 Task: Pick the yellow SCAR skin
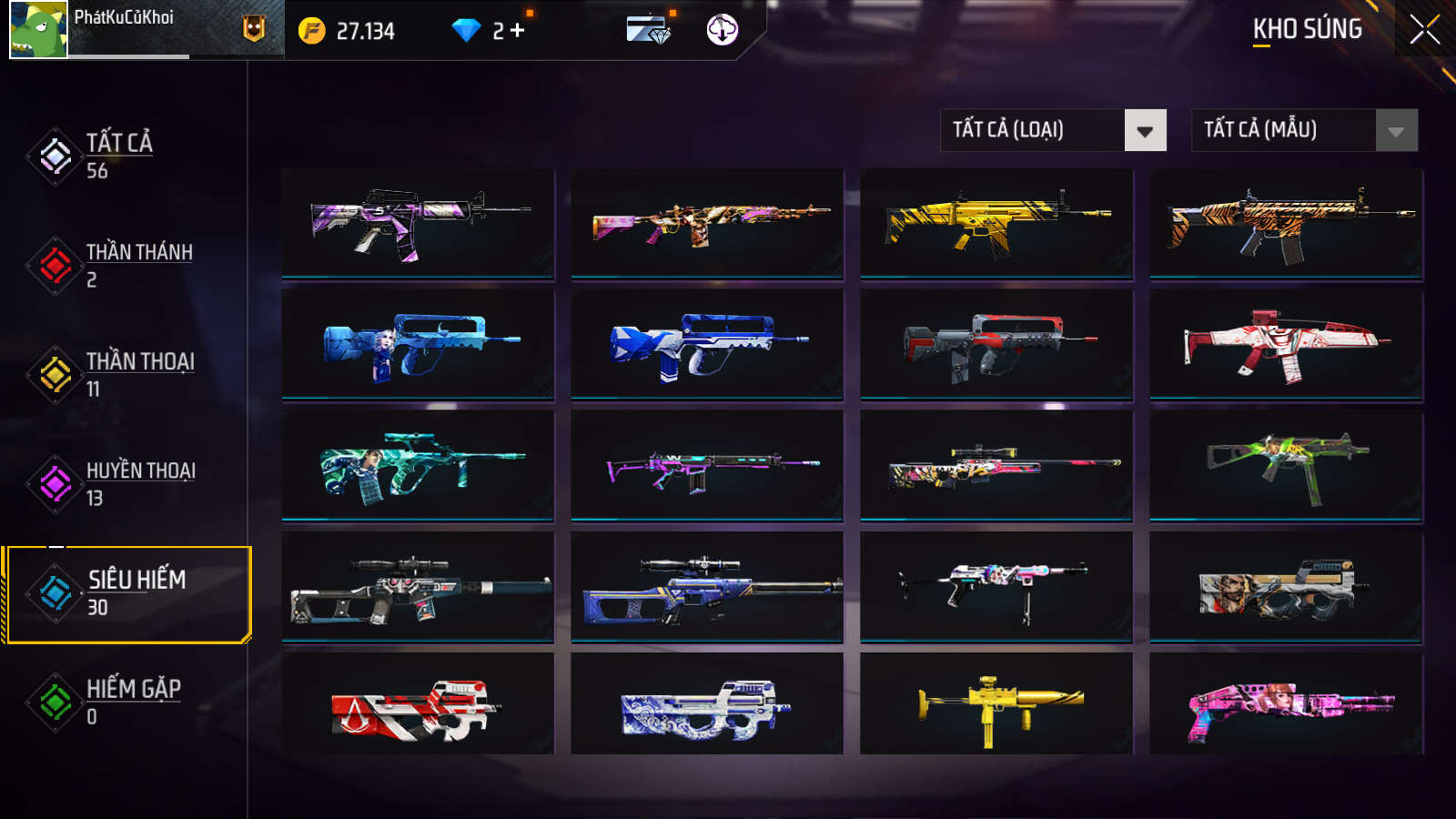(996, 223)
